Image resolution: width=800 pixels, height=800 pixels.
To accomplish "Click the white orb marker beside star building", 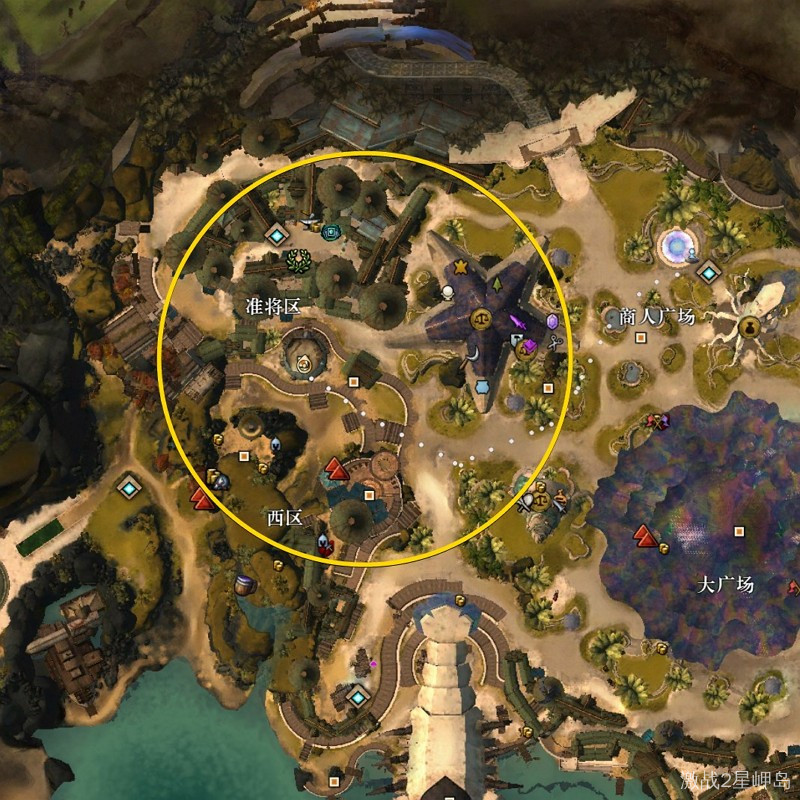I will (449, 292).
